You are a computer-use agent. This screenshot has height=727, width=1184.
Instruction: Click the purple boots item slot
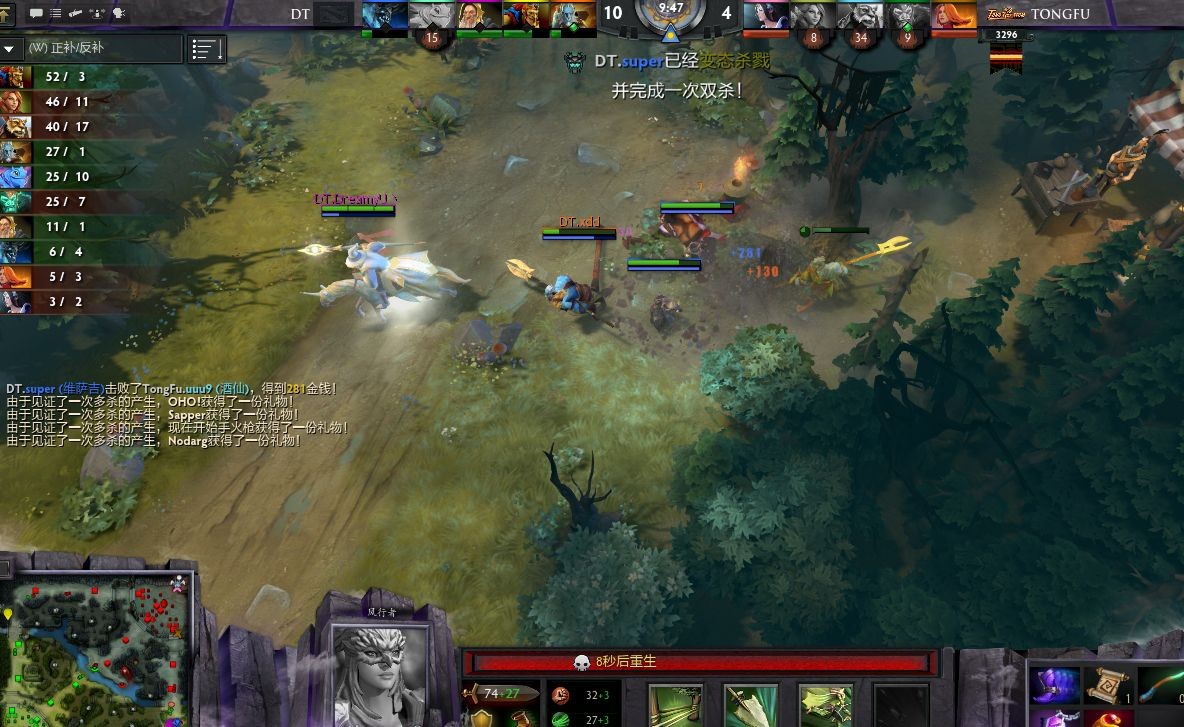[1056, 686]
